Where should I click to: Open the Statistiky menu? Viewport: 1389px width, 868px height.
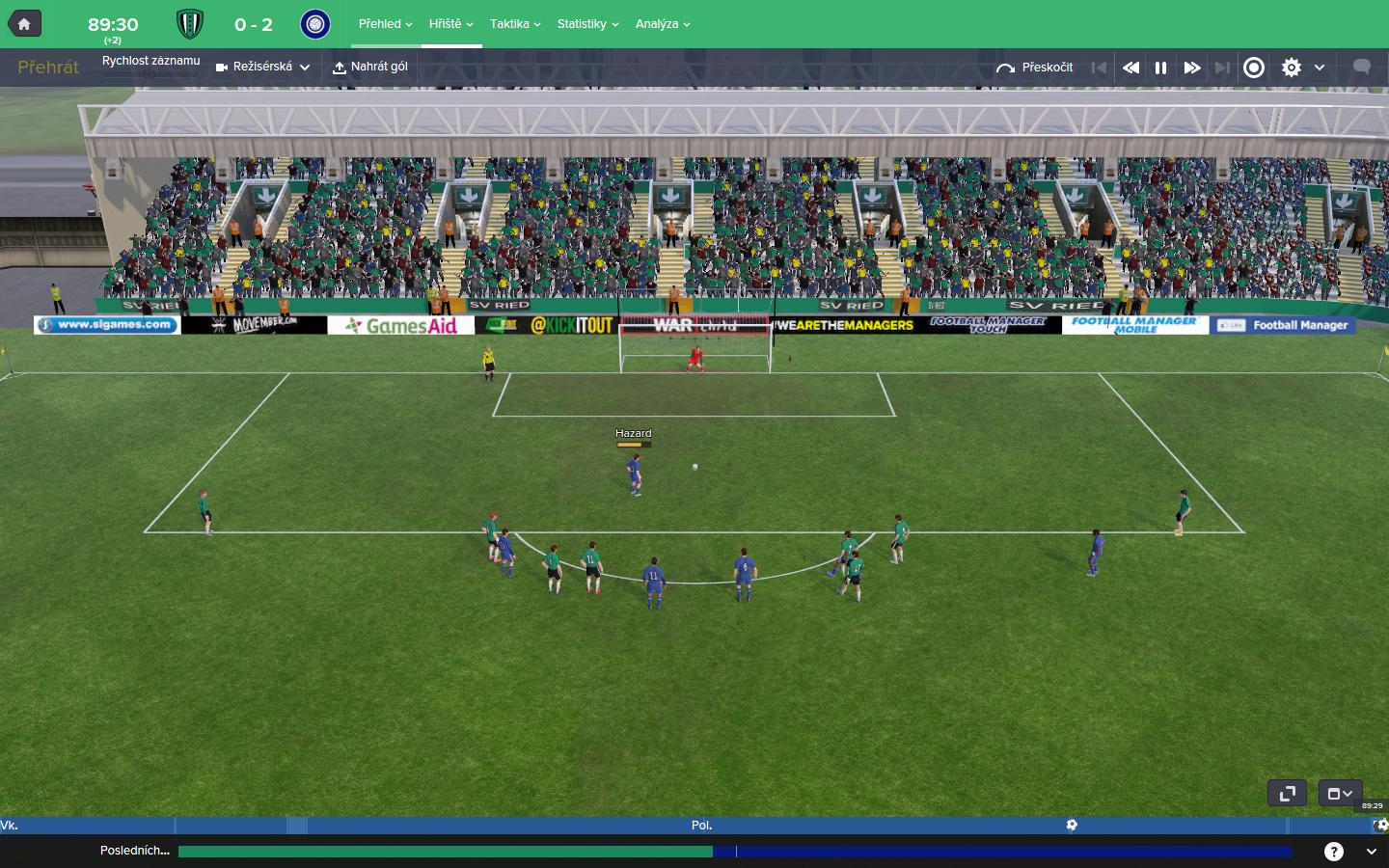[587, 24]
